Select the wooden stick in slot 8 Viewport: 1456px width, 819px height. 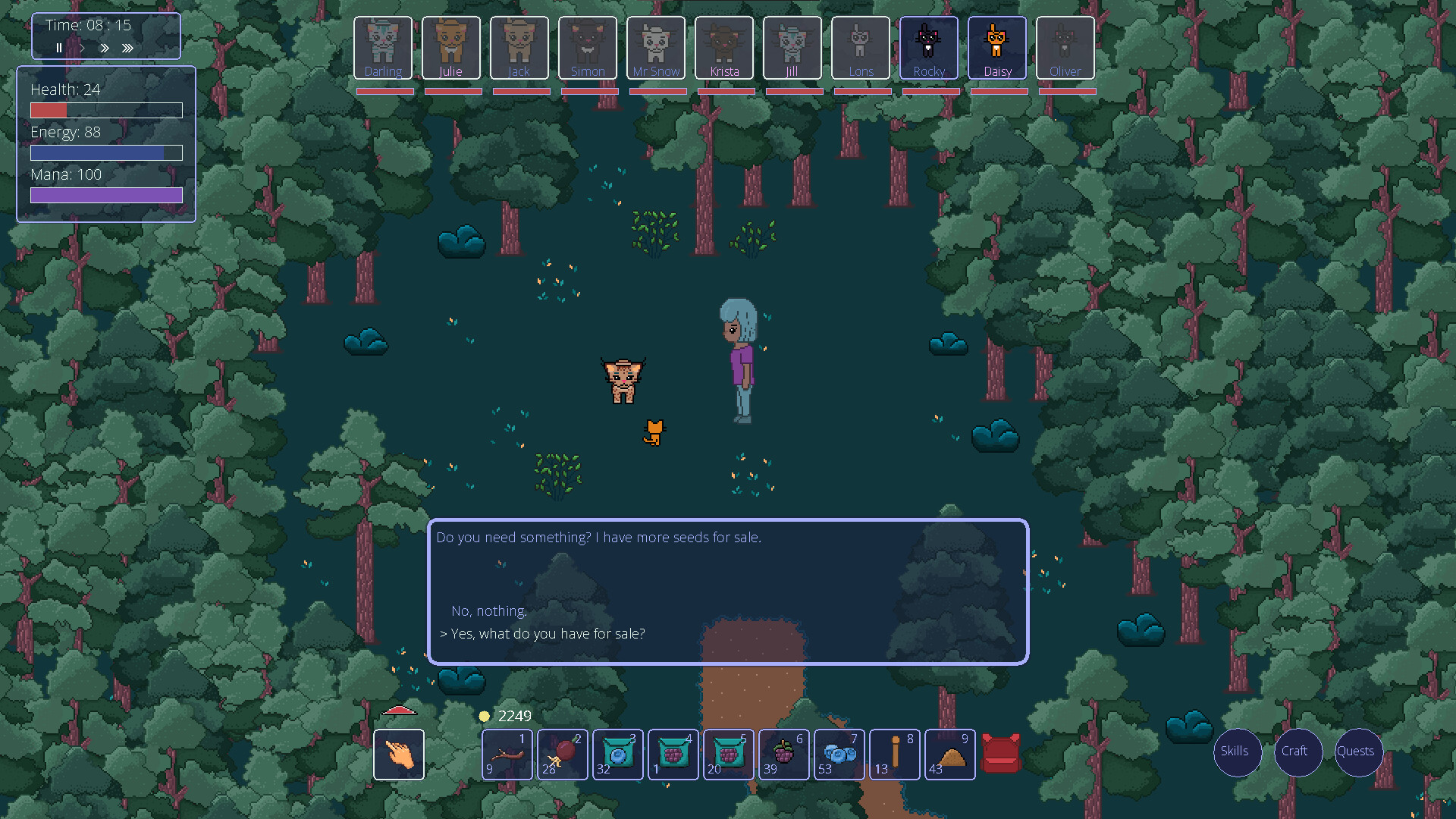pyautogui.click(x=894, y=755)
